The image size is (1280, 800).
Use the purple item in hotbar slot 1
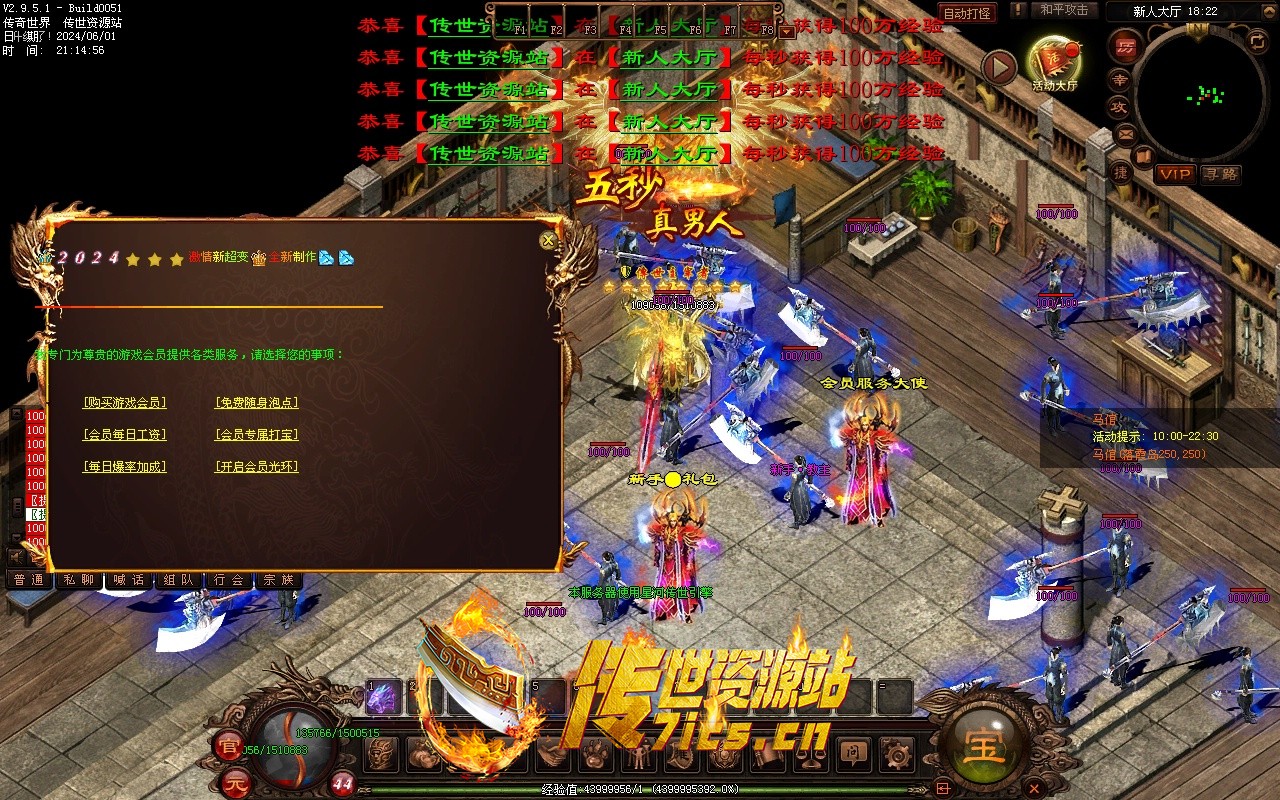[382, 699]
